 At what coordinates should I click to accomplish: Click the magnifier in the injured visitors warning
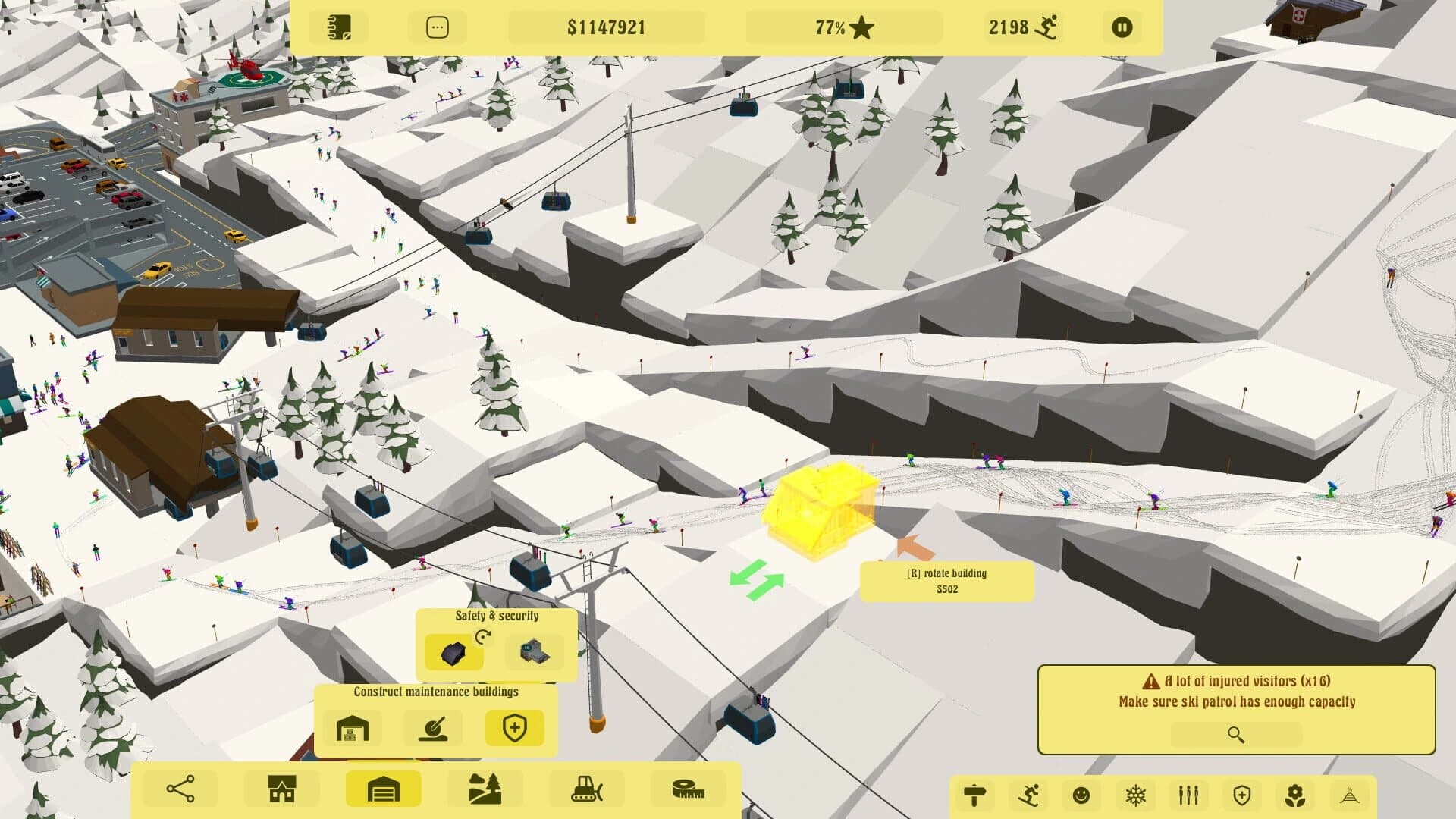(1236, 734)
